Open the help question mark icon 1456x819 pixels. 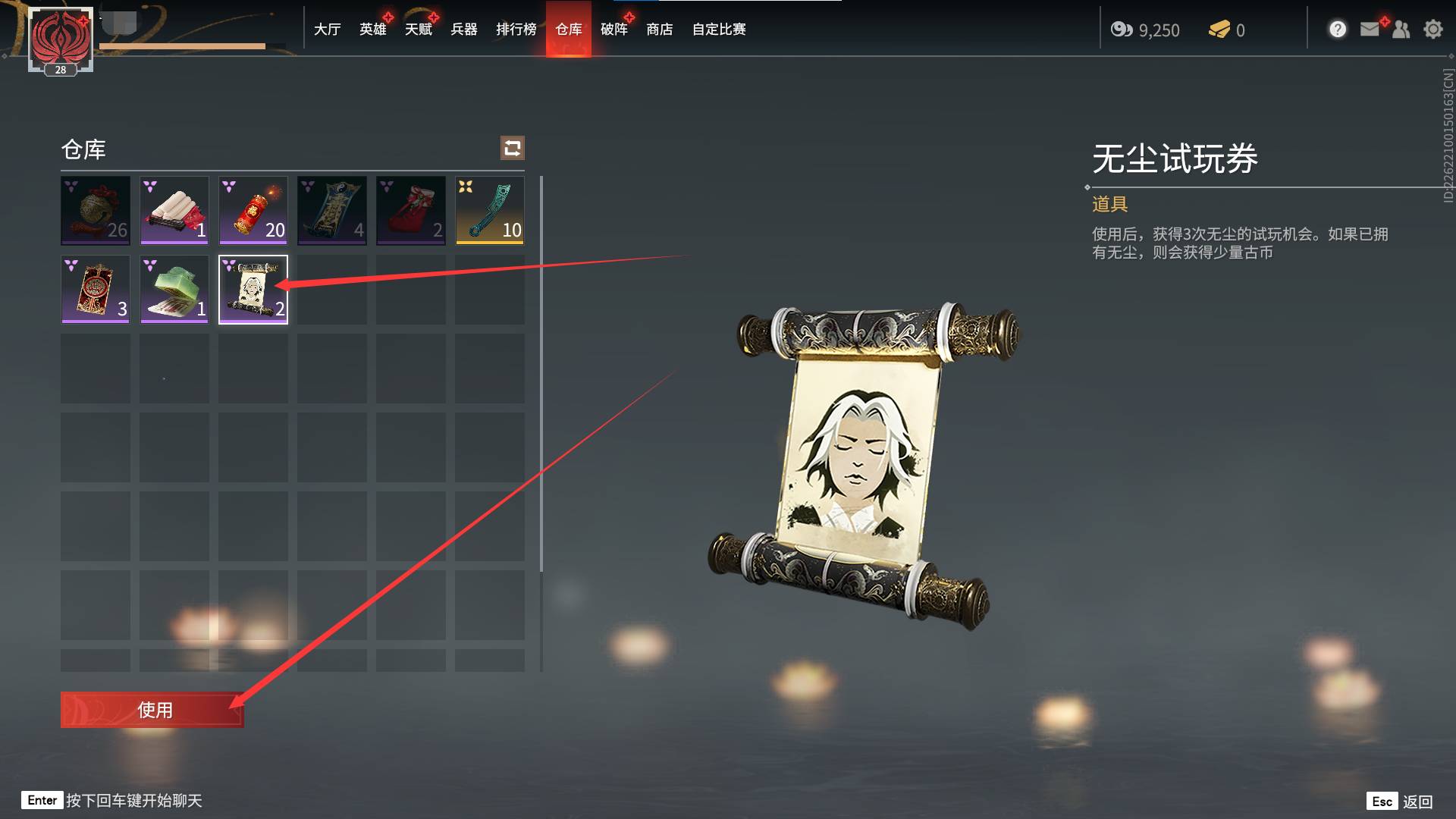click(1338, 30)
